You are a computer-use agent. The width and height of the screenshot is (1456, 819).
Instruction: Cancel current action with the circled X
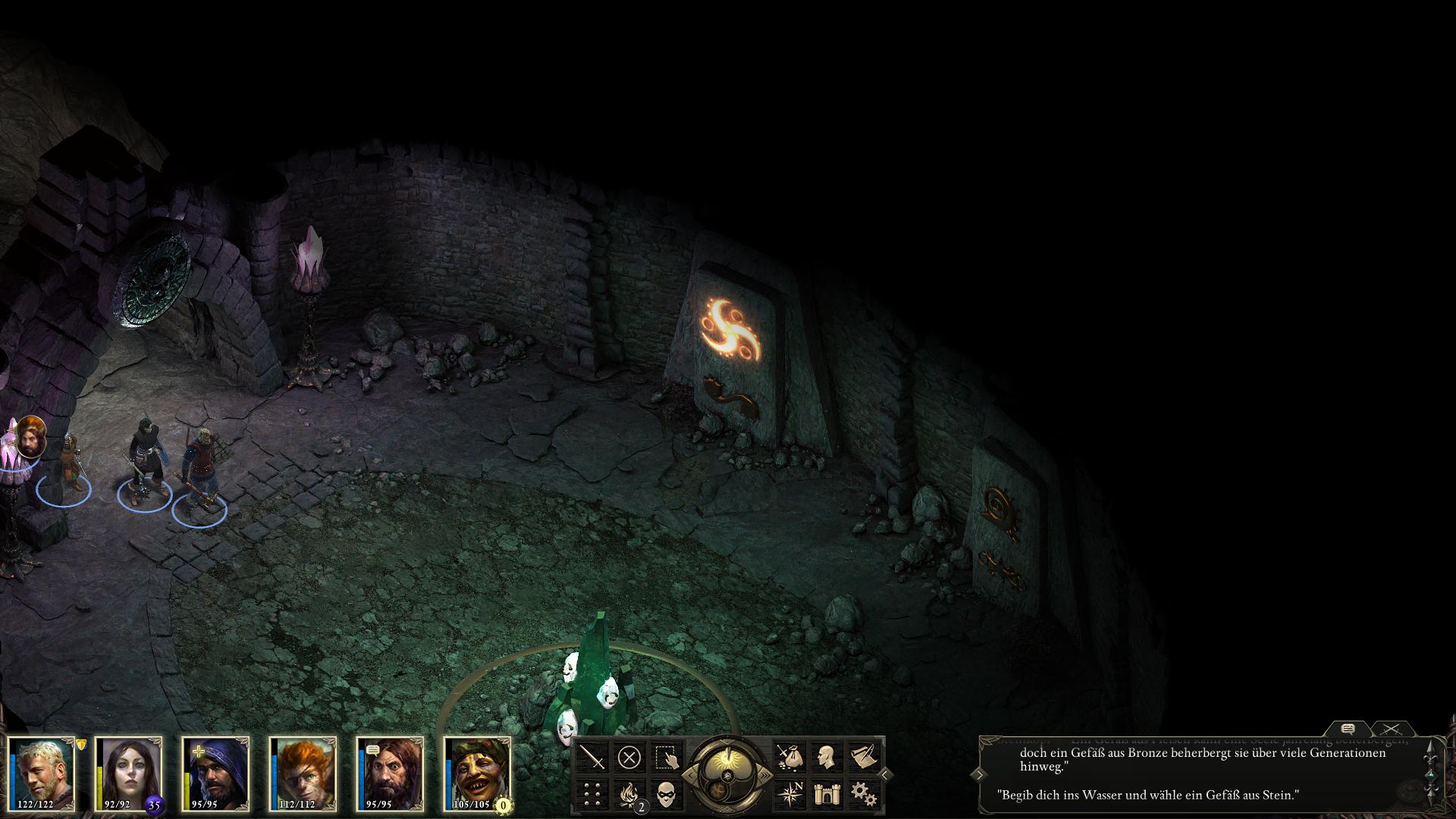click(x=629, y=757)
